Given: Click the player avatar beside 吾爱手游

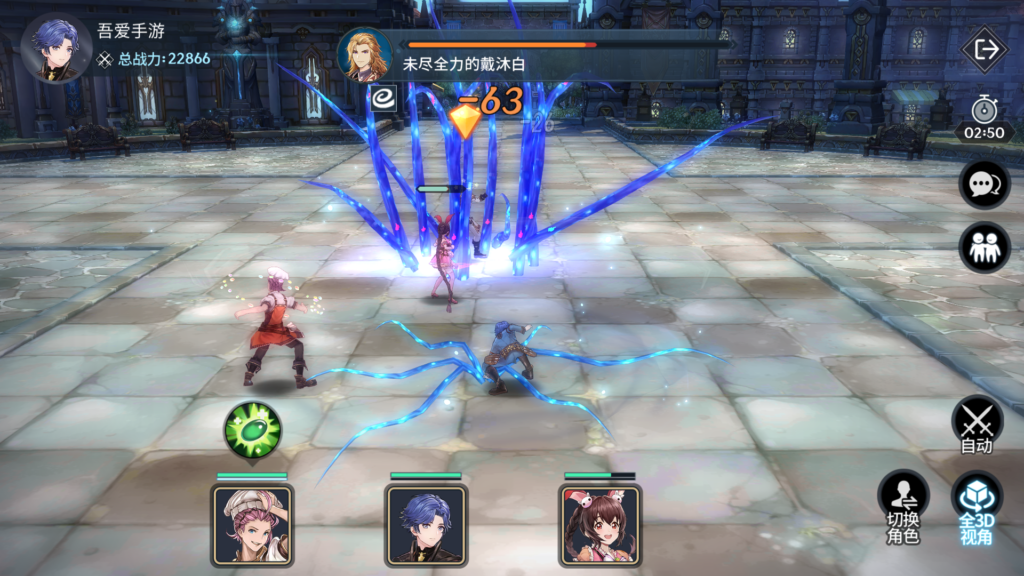Looking at the screenshot, I should tap(55, 48).
